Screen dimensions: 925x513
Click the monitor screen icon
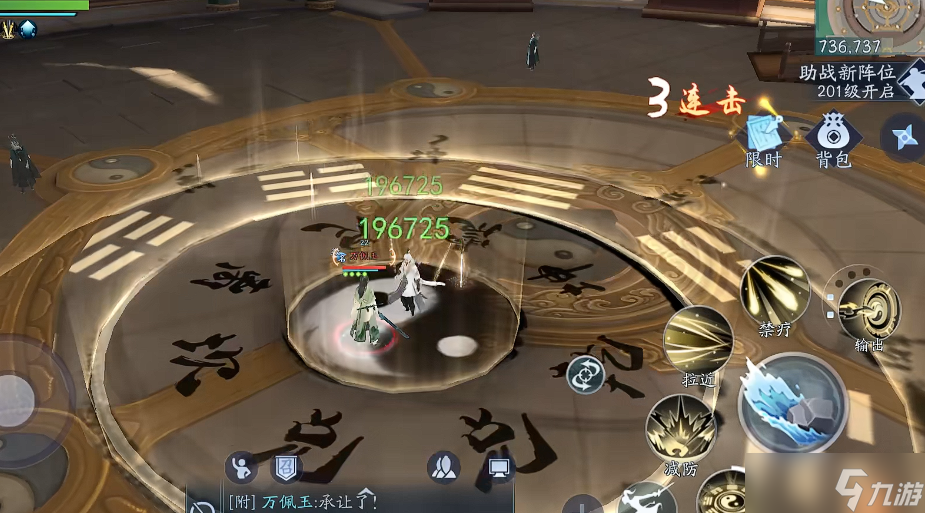click(499, 467)
